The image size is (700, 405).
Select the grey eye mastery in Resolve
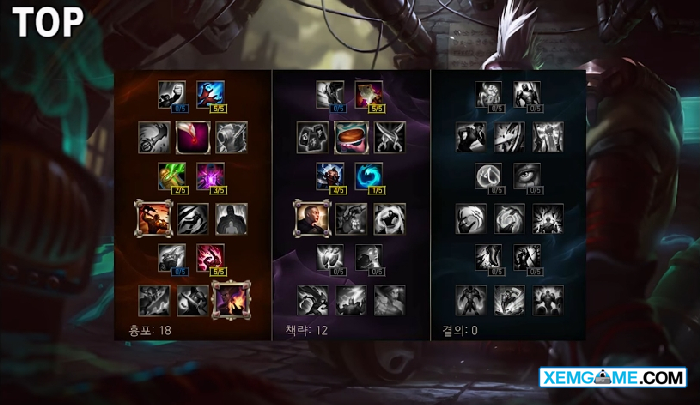[x=528, y=176]
